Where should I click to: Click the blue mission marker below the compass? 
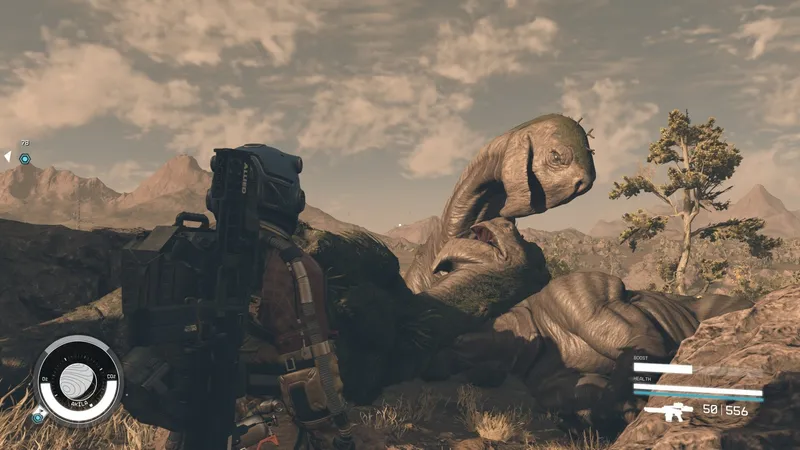pos(38,417)
